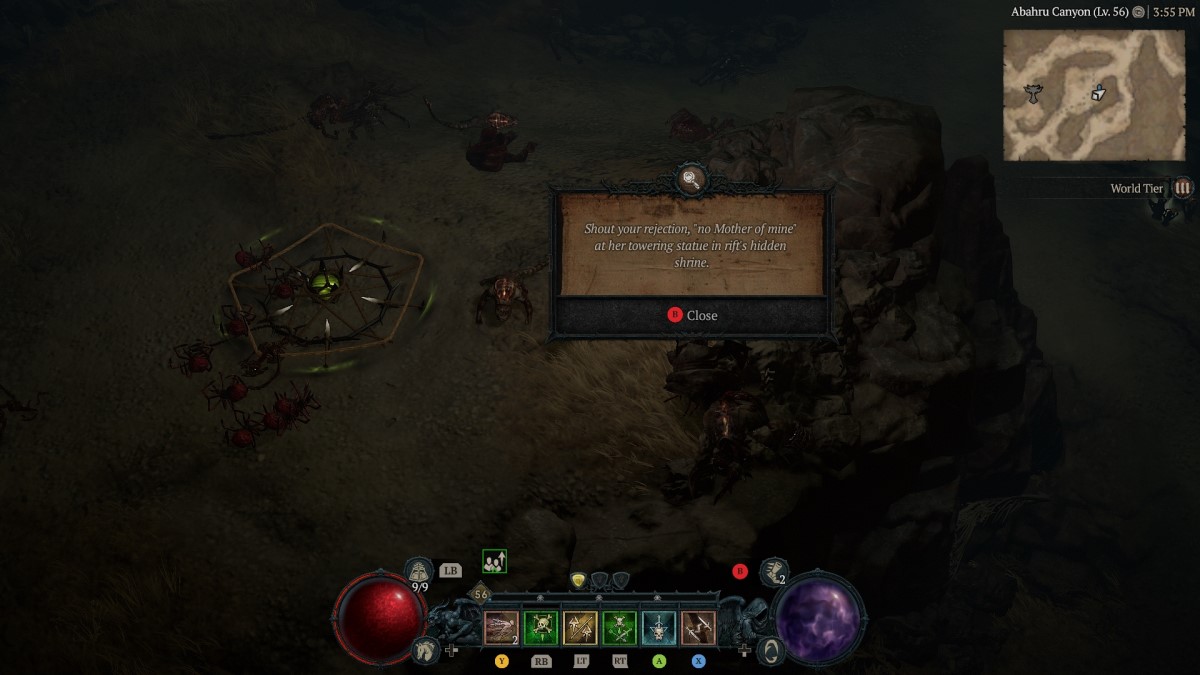Image resolution: width=1200 pixels, height=675 pixels.
Task: Click the magnifying glass icon atop the note
Action: [691, 180]
